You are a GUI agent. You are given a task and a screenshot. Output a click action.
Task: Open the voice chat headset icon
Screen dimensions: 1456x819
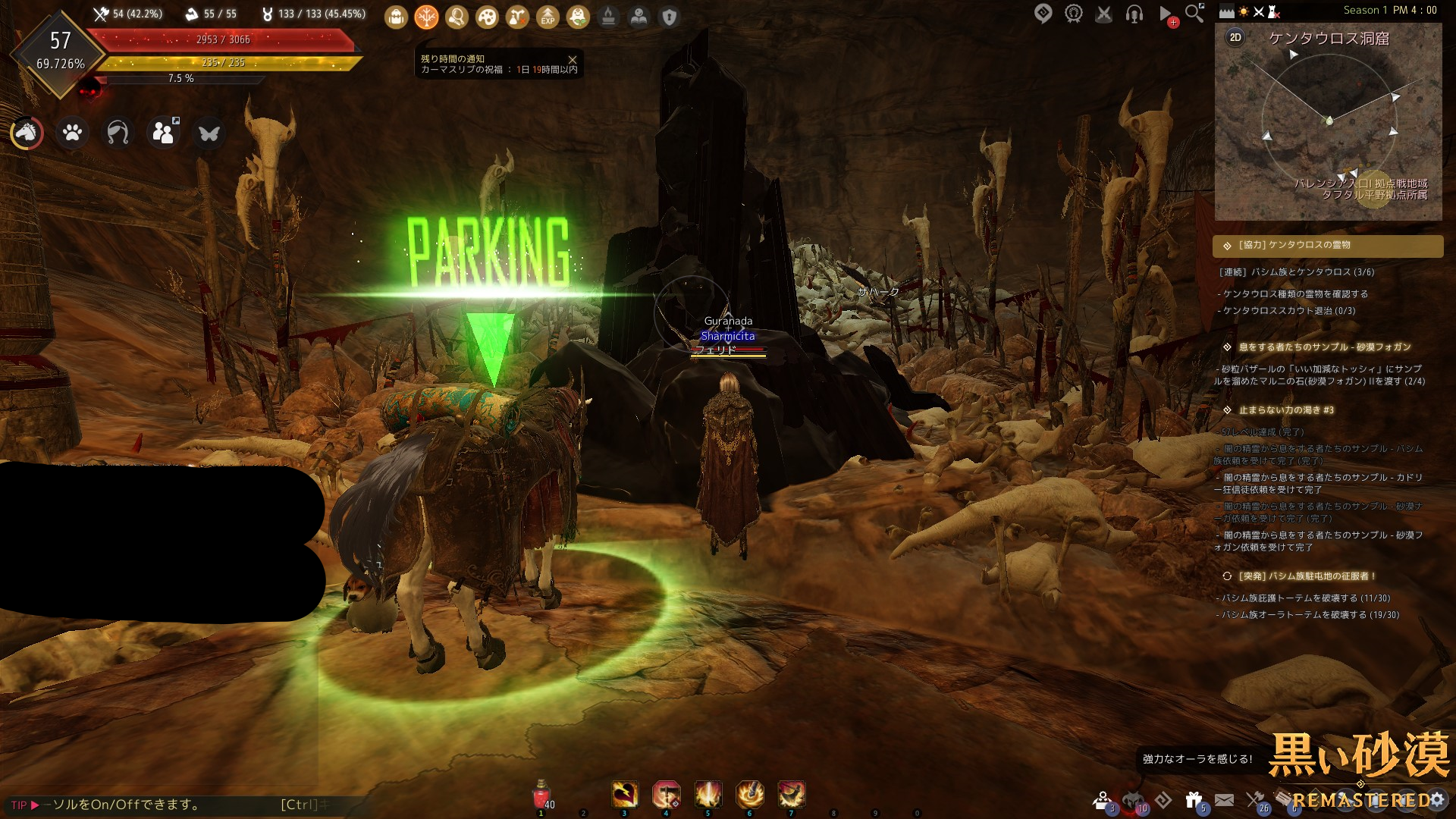[1134, 14]
